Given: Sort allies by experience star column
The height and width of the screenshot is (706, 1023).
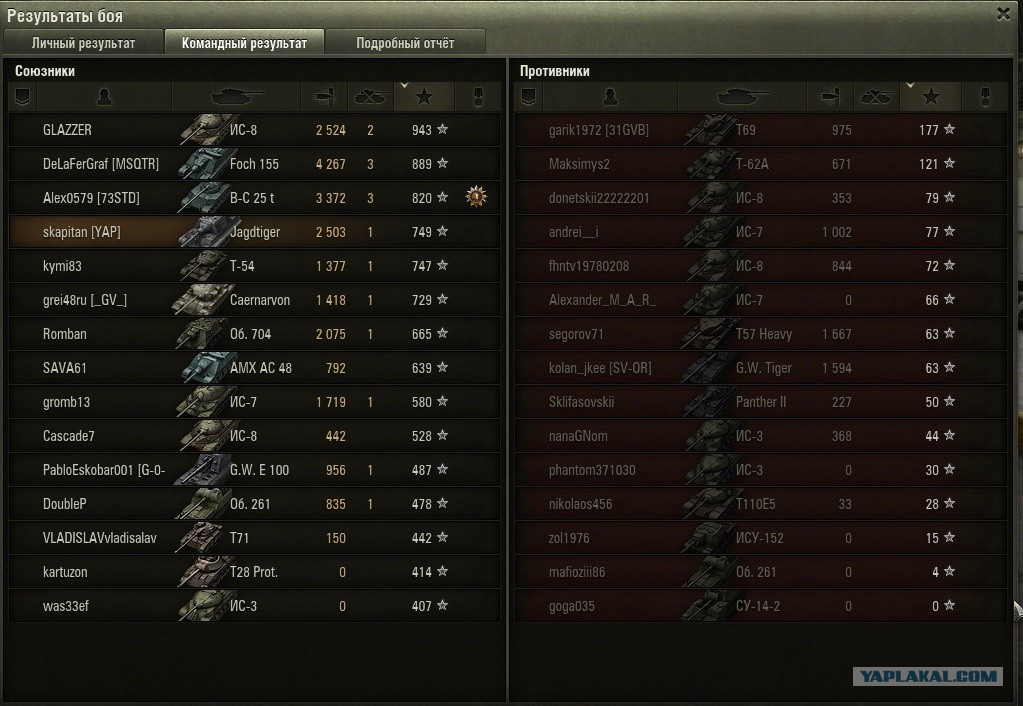Looking at the screenshot, I should pos(424,97).
